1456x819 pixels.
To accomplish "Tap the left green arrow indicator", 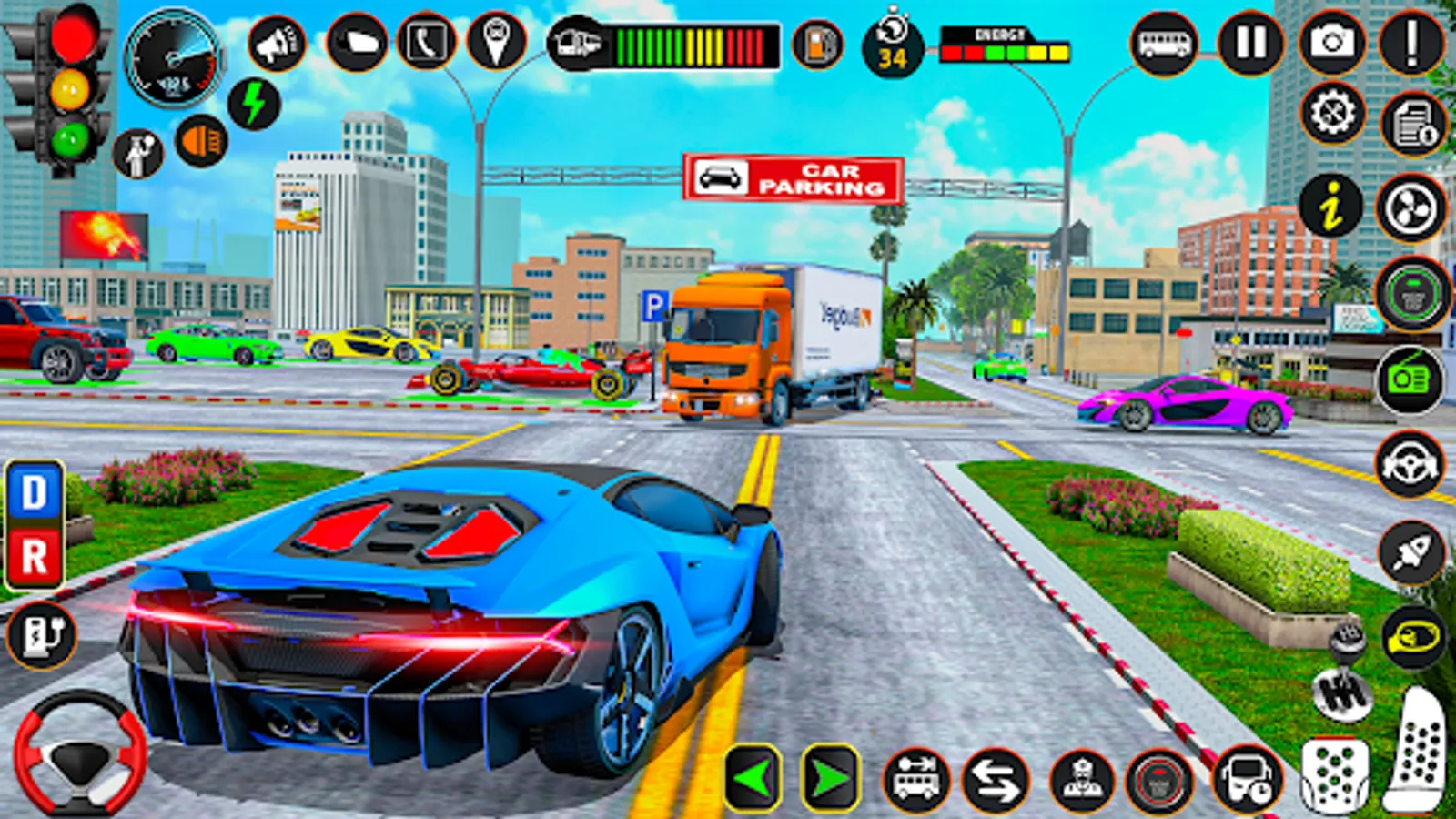I will 752,778.
